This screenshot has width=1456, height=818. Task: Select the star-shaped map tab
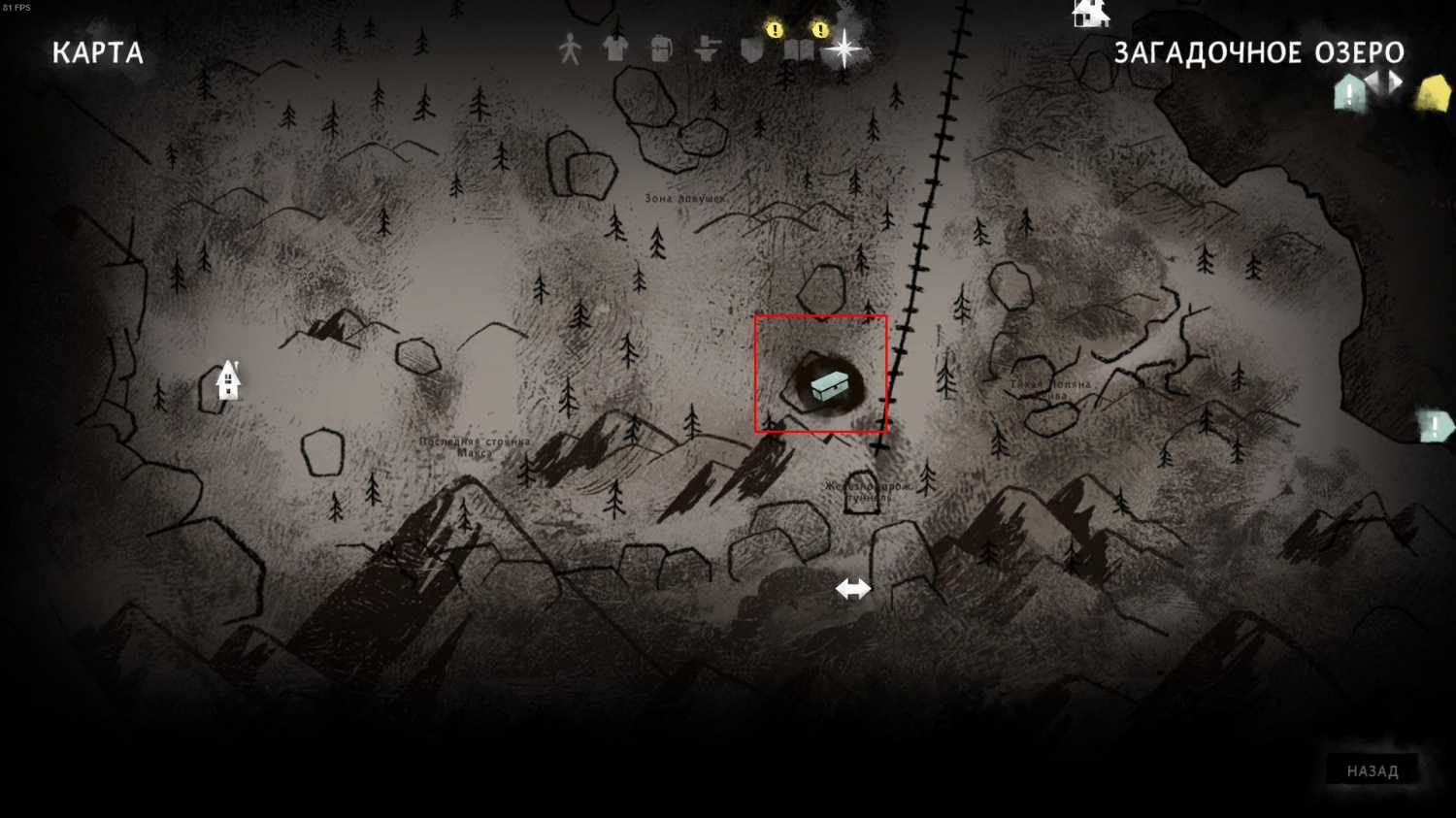[844, 49]
